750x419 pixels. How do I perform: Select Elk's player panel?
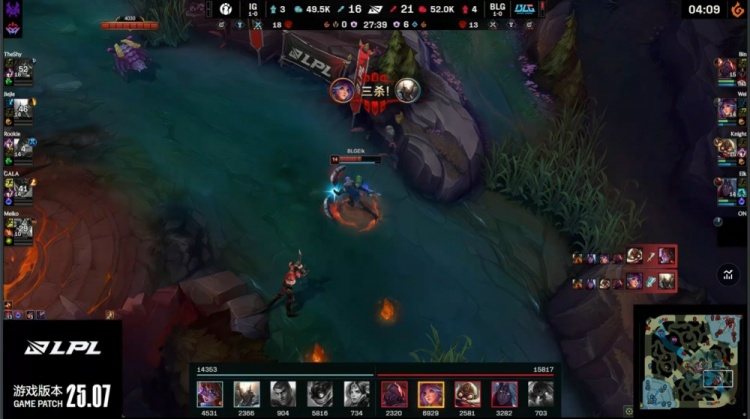pos(729,187)
